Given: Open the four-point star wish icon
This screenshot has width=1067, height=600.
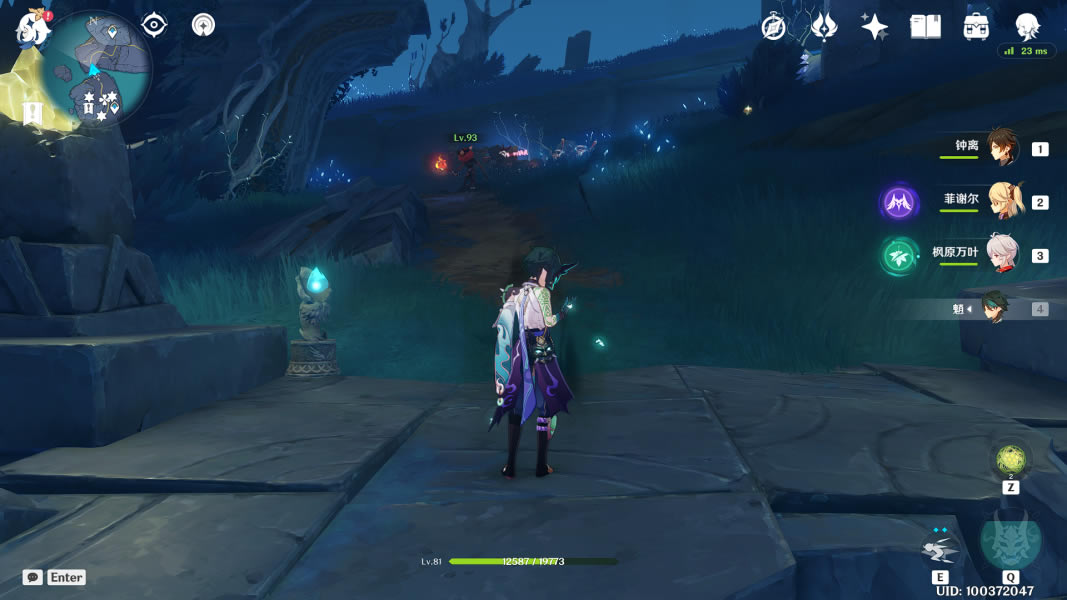Looking at the screenshot, I should [875, 27].
